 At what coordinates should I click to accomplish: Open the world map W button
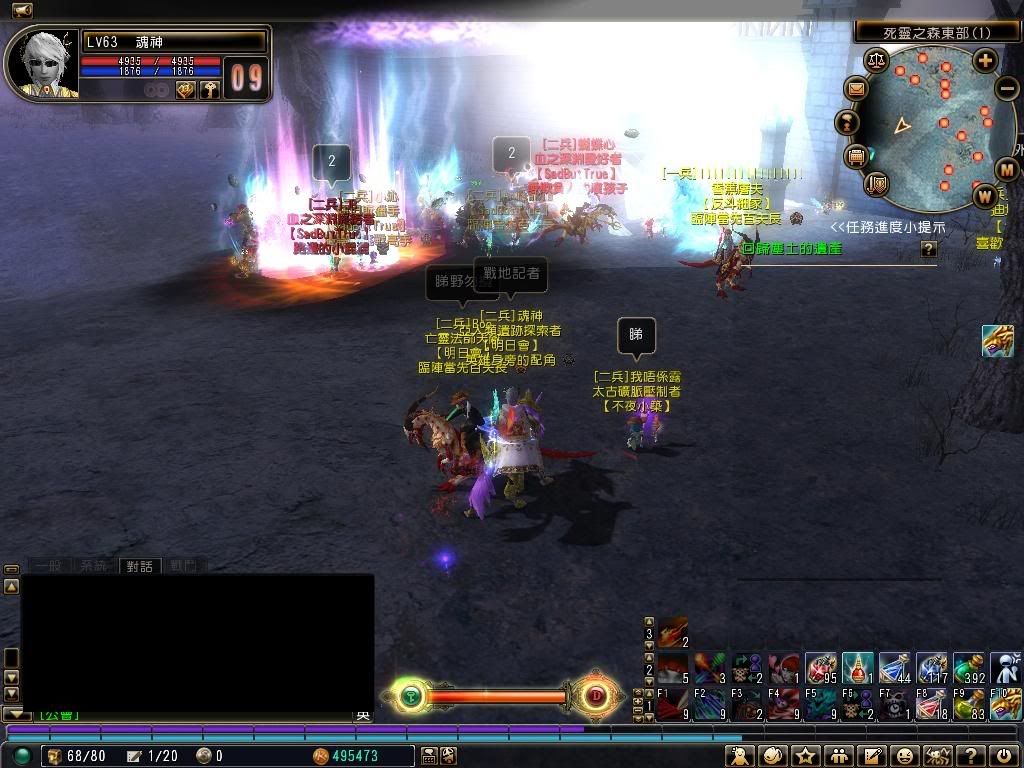pos(985,194)
